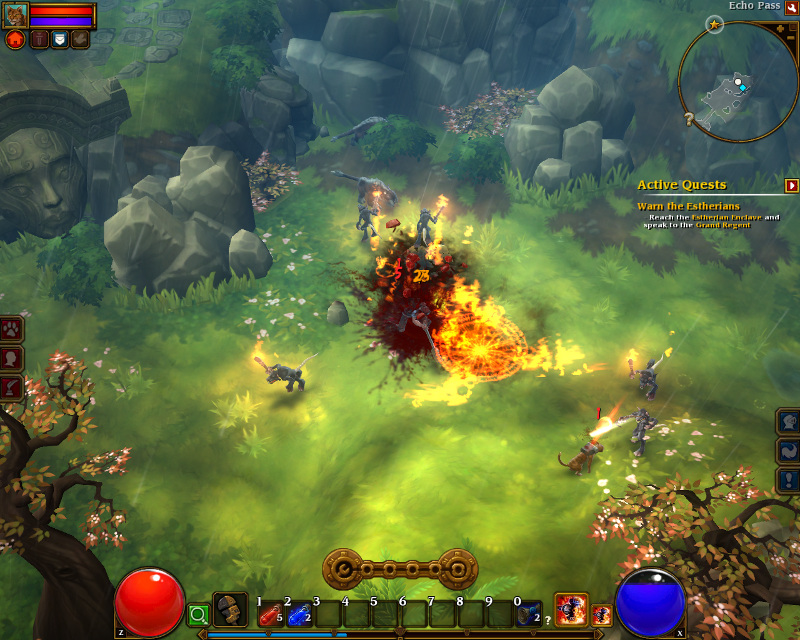Image resolution: width=800 pixels, height=640 pixels.
Task: Open the pet paw panel button
Action: click(12, 329)
